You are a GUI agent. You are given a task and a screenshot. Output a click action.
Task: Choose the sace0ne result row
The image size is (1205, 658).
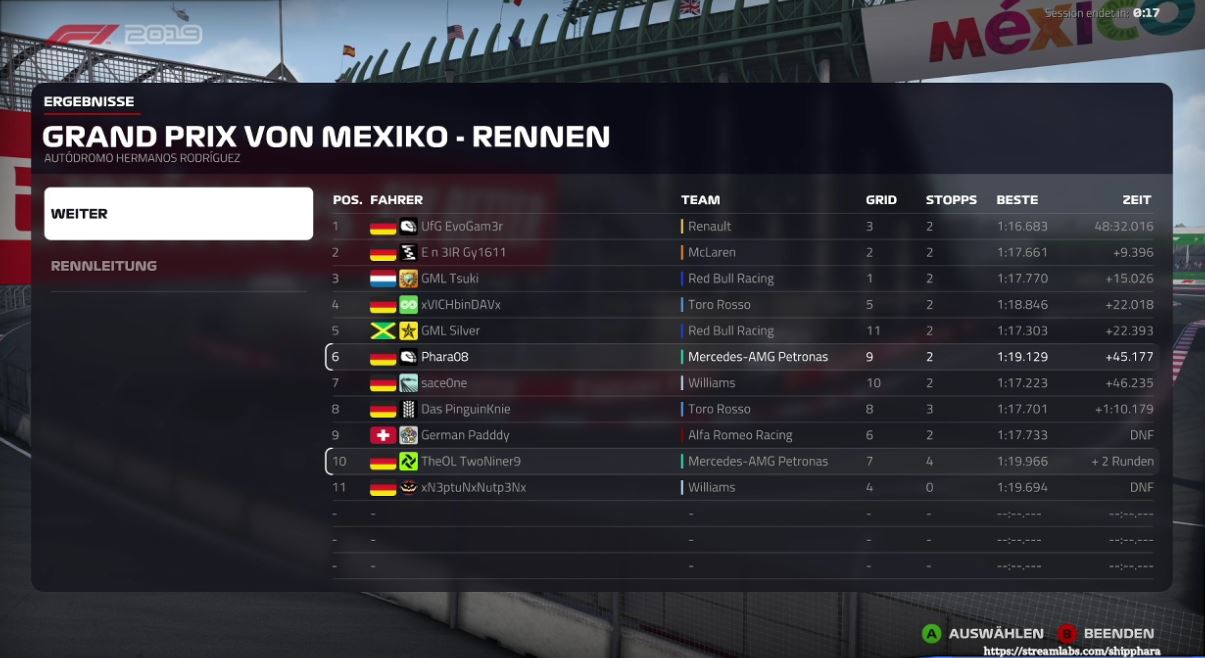tap(742, 383)
